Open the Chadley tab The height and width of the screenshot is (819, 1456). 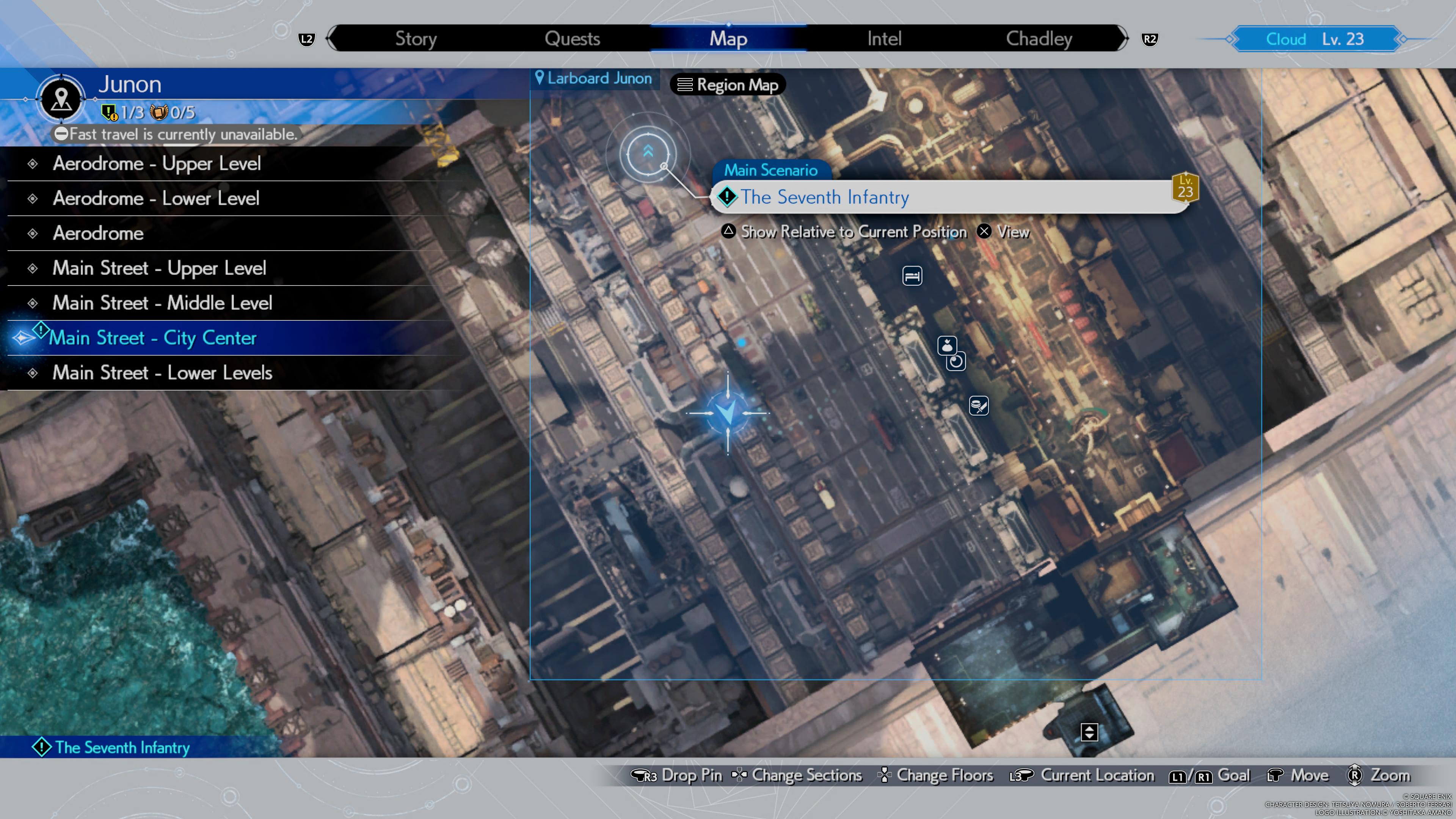click(1038, 38)
